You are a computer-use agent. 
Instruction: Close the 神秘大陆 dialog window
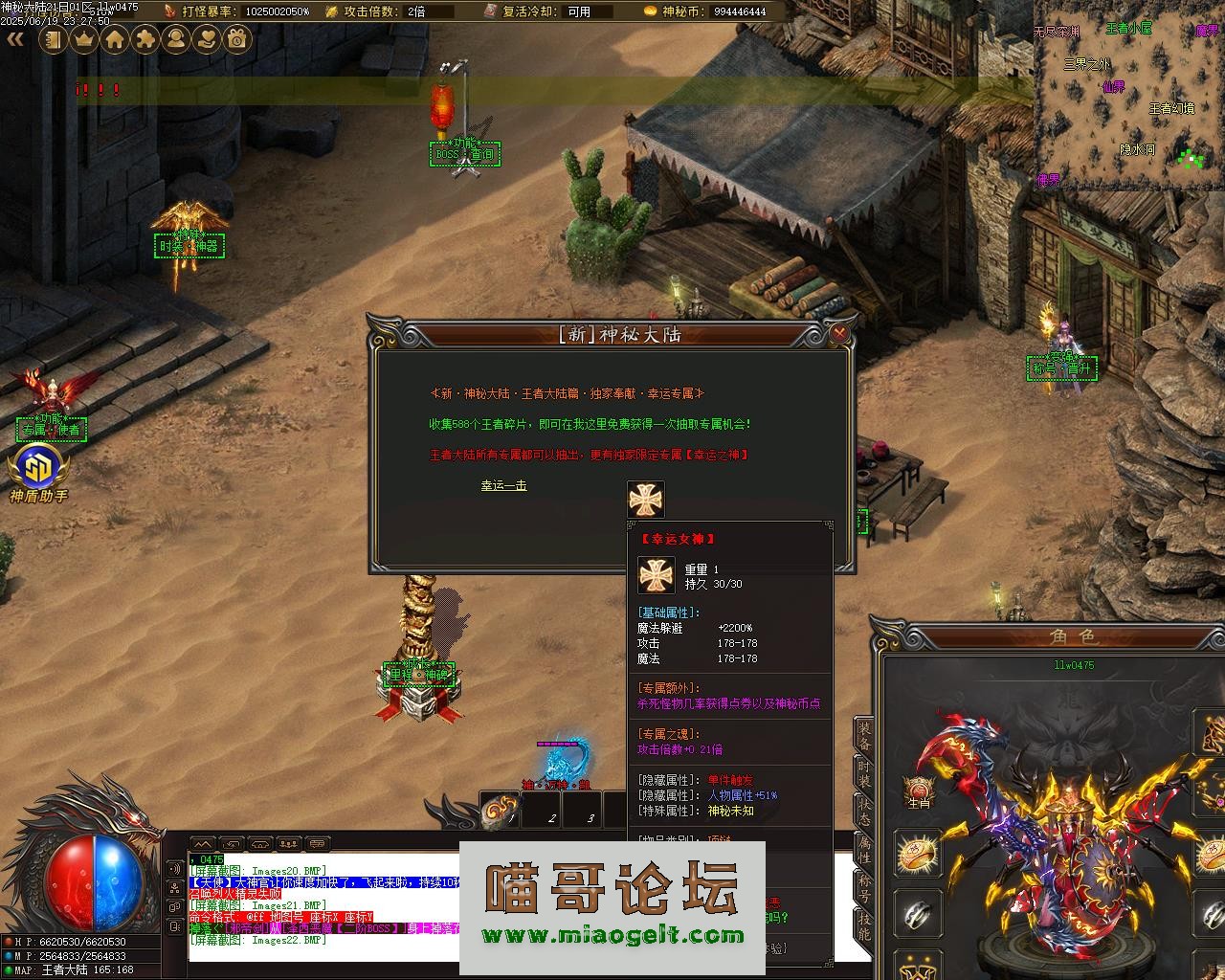[x=839, y=334]
